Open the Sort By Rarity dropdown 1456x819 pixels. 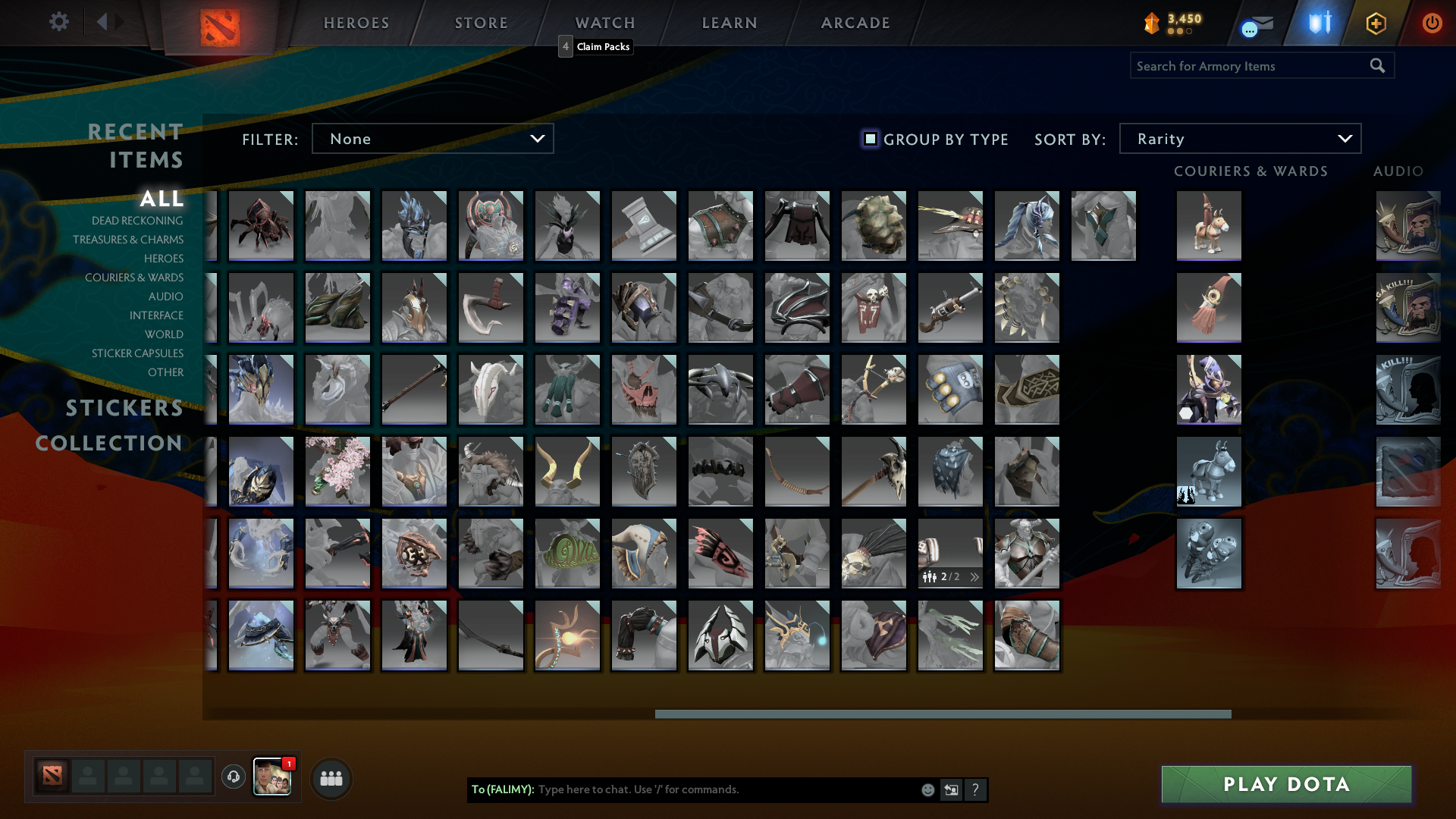coord(1239,138)
